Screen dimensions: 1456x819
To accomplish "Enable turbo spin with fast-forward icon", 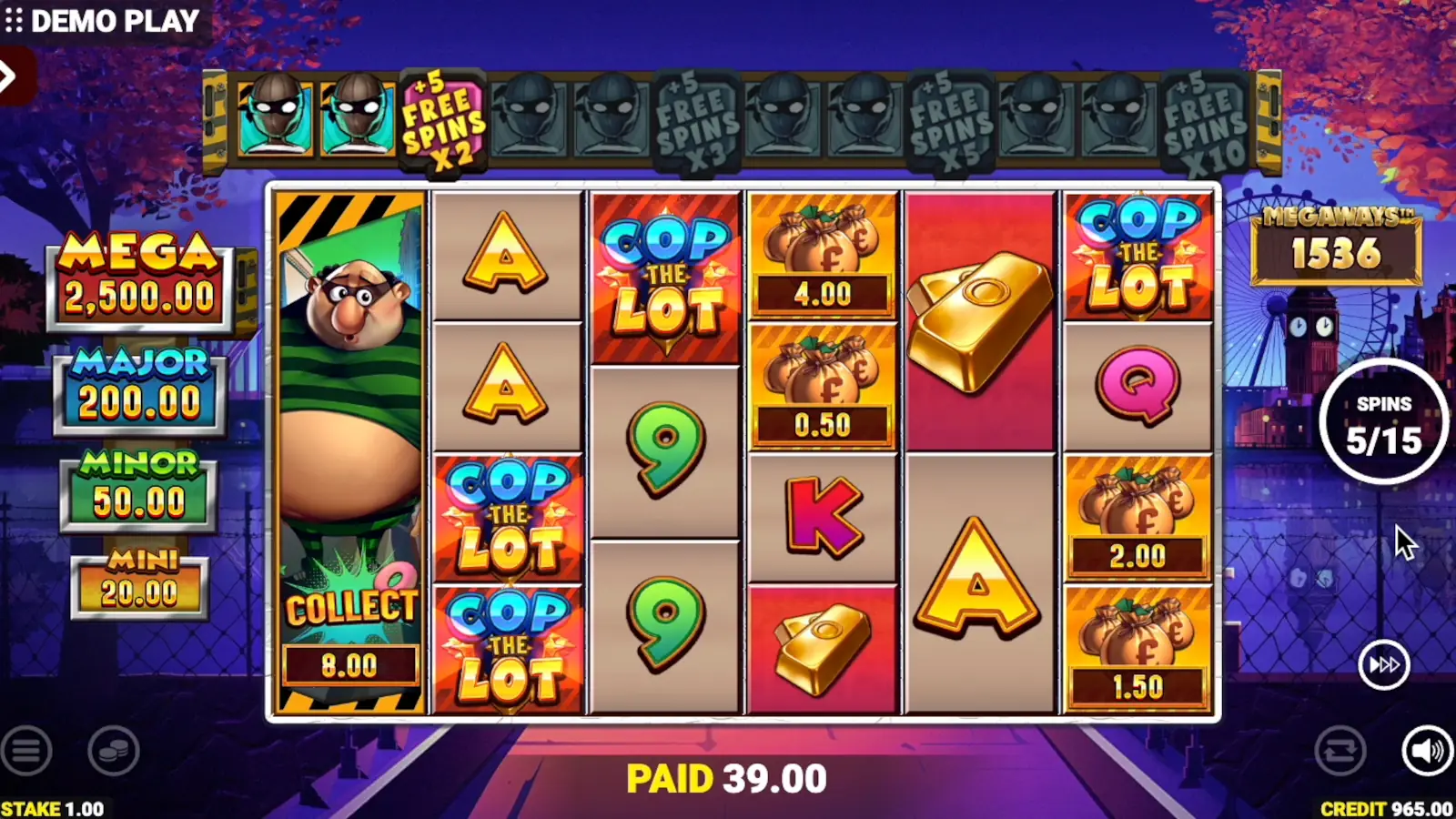I will click(1382, 665).
